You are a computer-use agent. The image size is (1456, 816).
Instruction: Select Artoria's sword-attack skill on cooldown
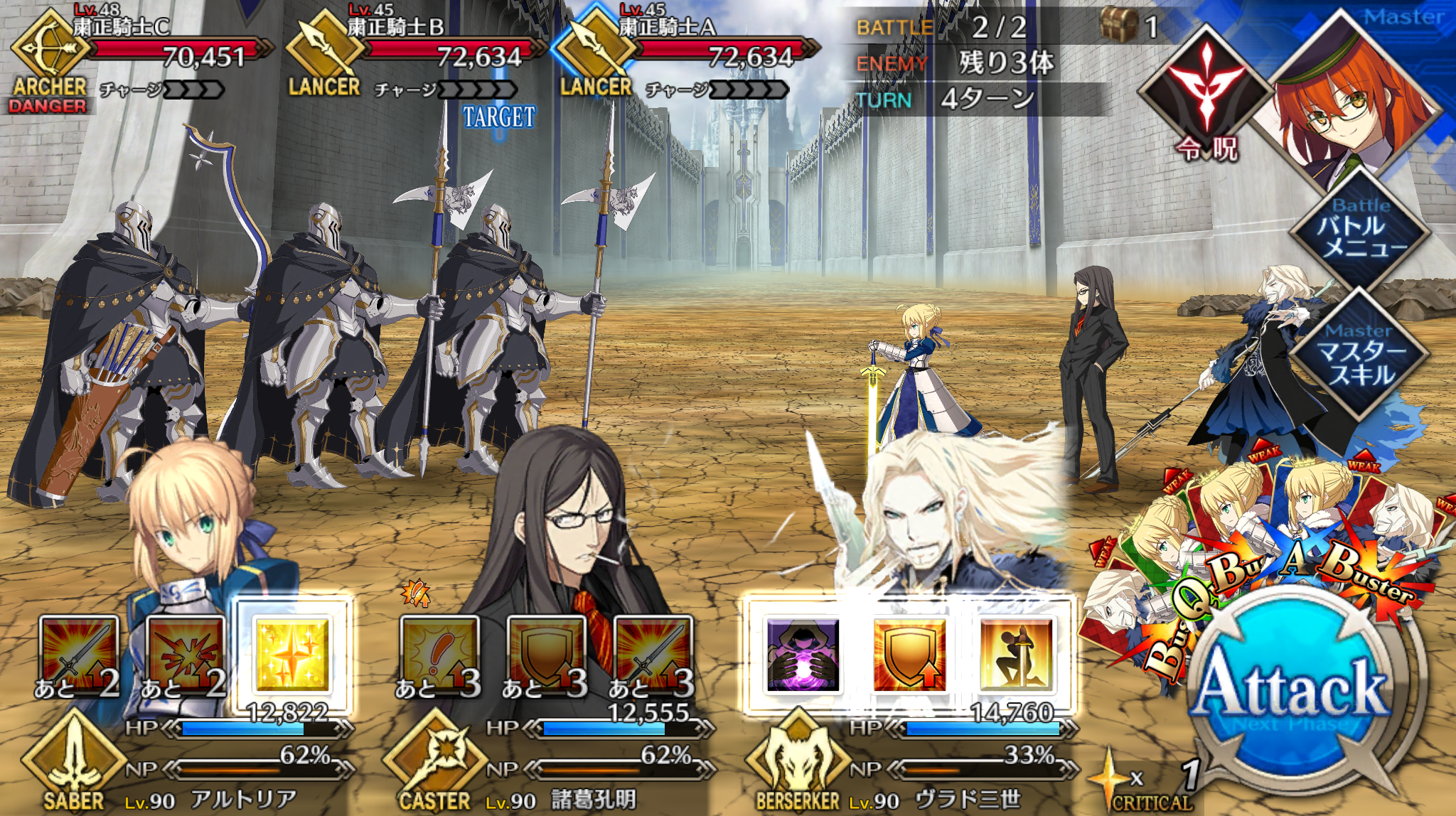click(78, 654)
